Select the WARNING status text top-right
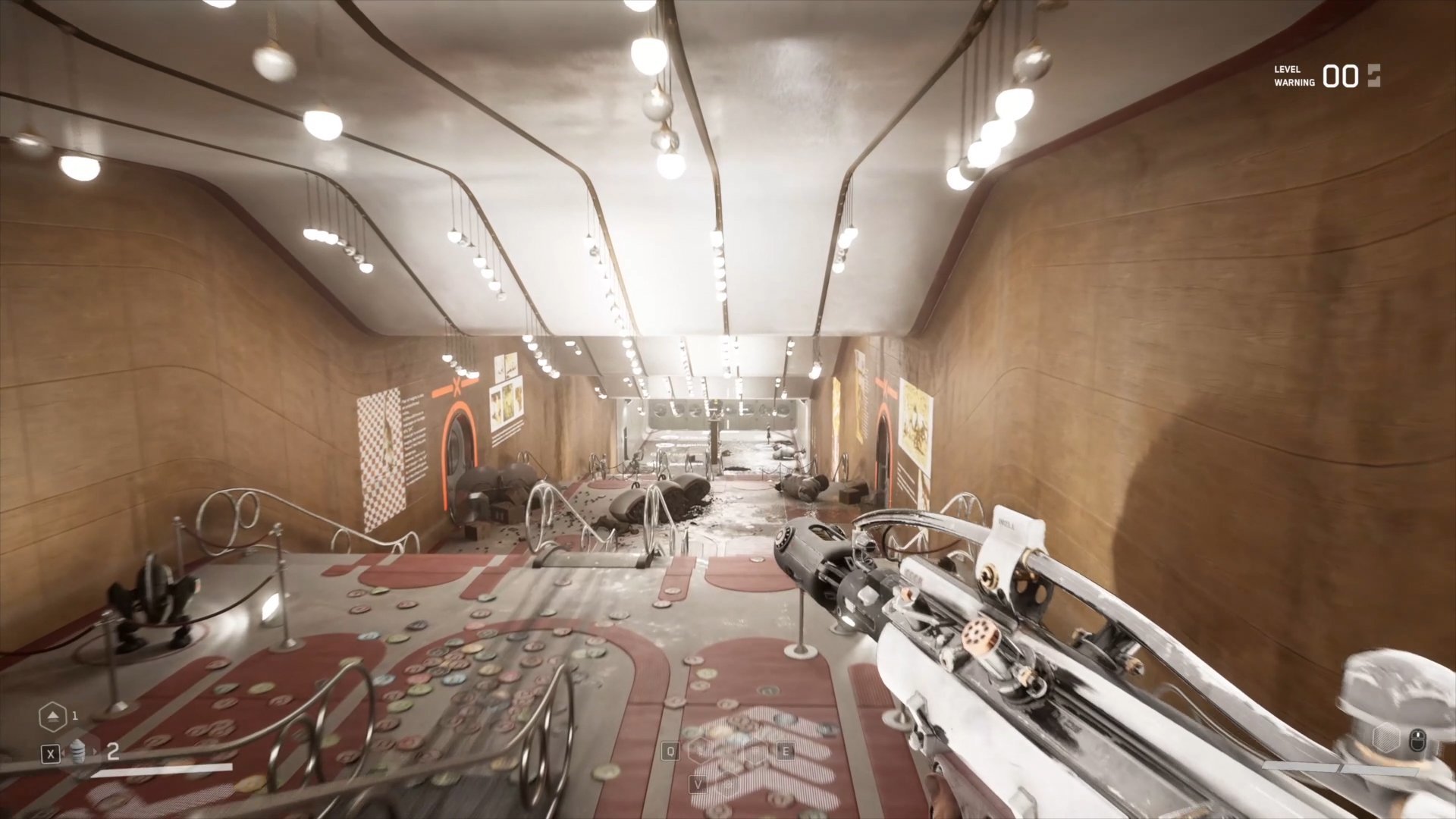This screenshot has height=819, width=1456. tap(1295, 82)
